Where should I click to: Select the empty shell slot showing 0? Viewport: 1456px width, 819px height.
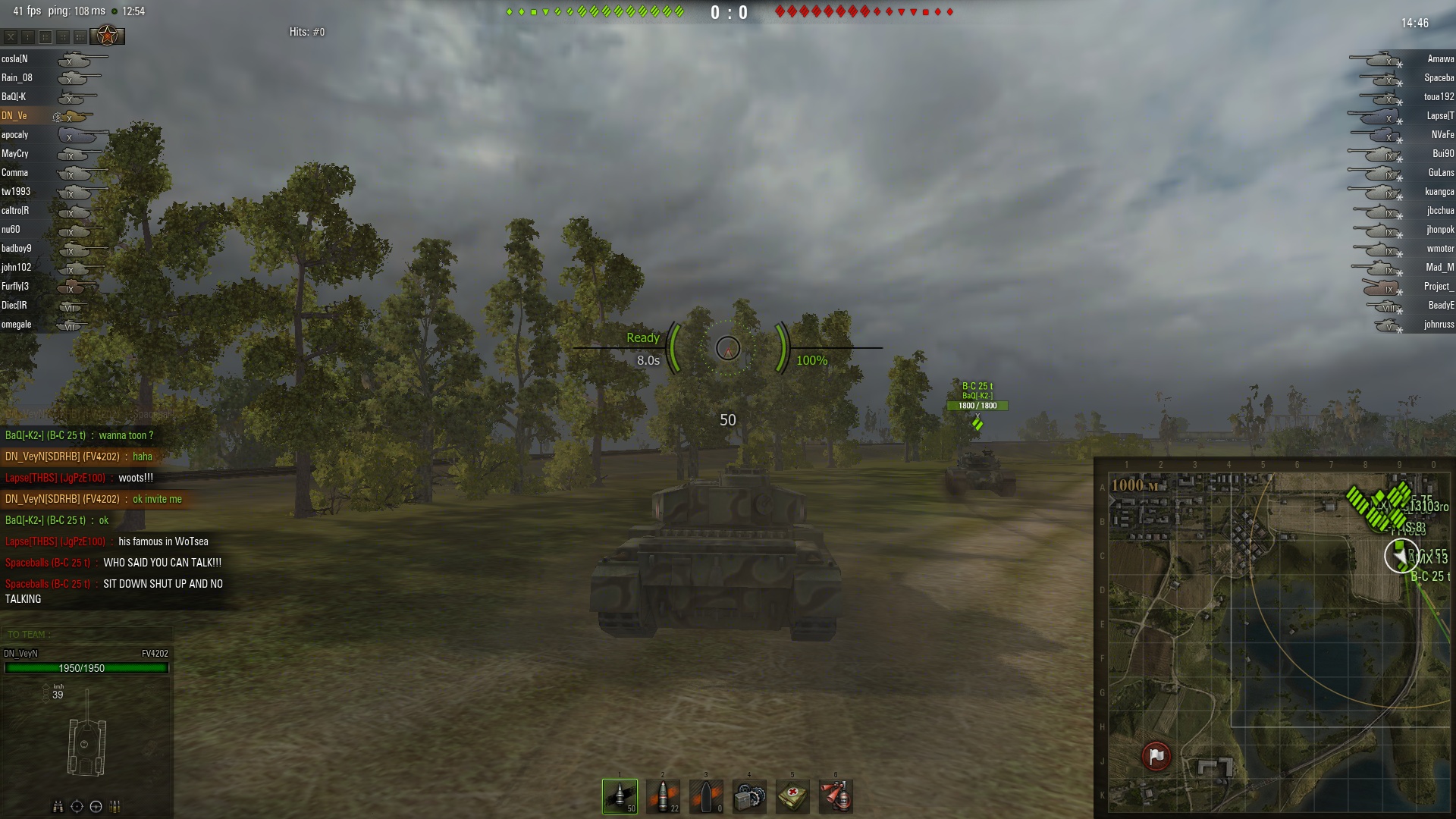point(706,796)
